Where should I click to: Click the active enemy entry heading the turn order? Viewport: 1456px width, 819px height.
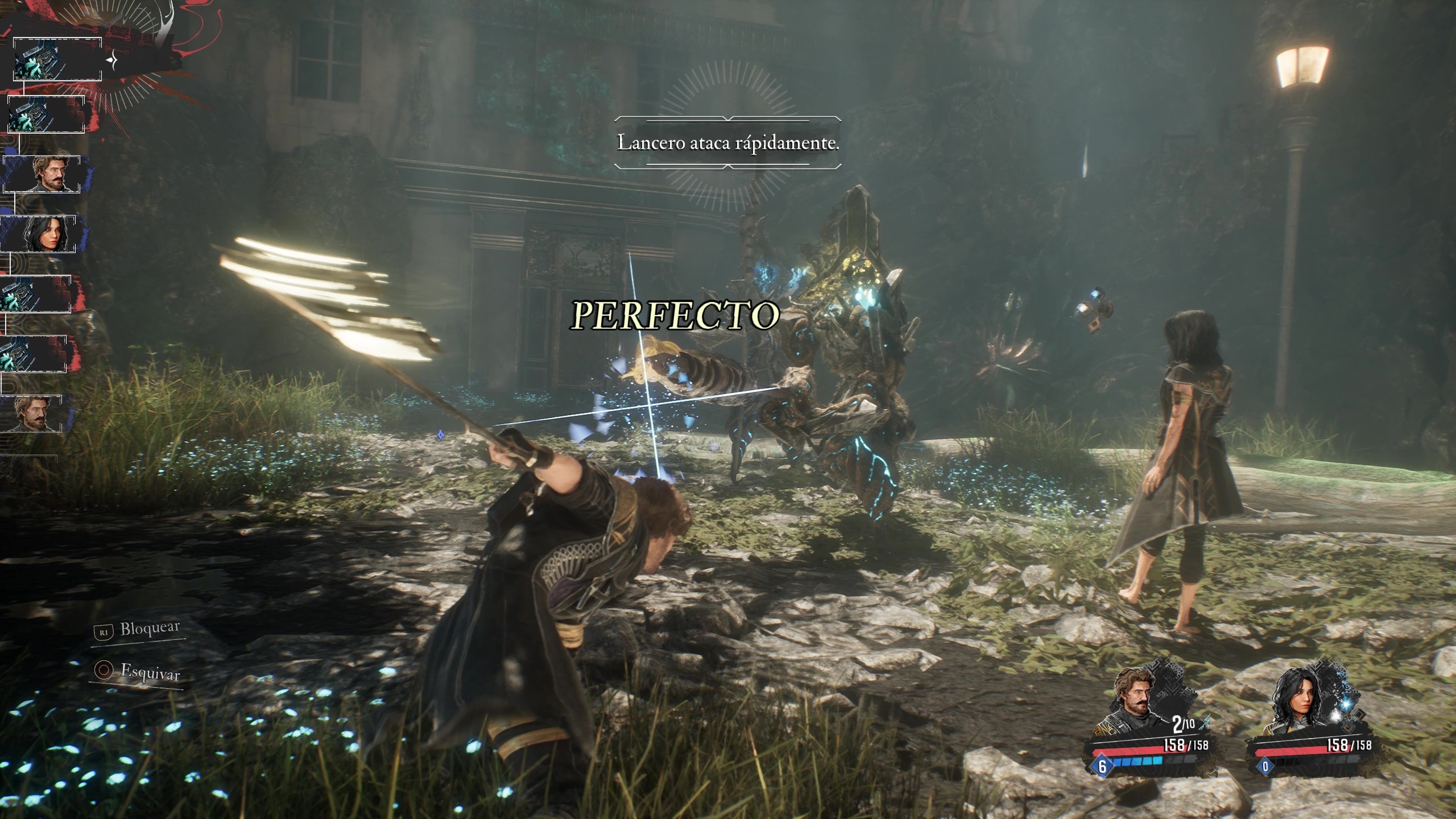(x=56, y=60)
